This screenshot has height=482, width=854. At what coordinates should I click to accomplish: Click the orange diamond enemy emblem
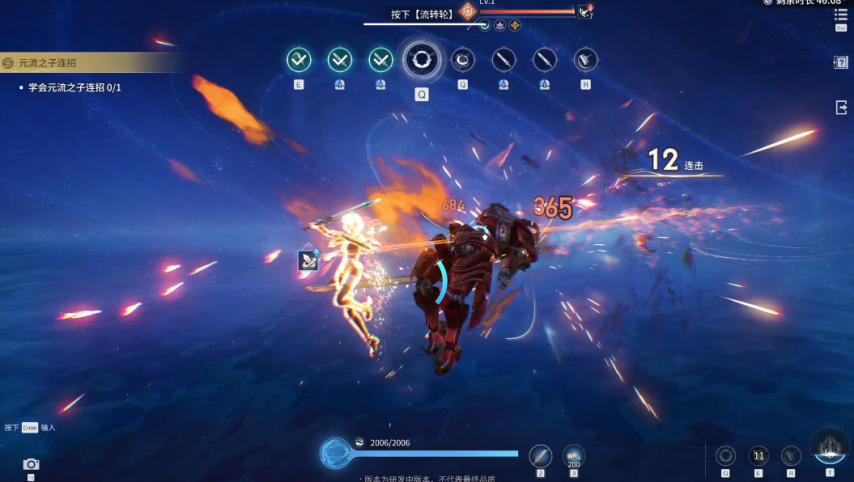pyautogui.click(x=467, y=11)
